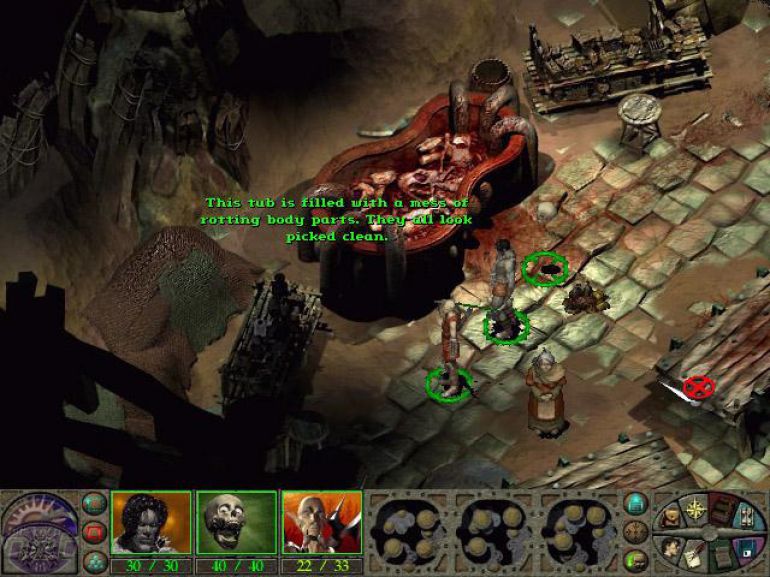
Task: Choose the bald companion's portrait with spiked armor
Action: (x=320, y=521)
